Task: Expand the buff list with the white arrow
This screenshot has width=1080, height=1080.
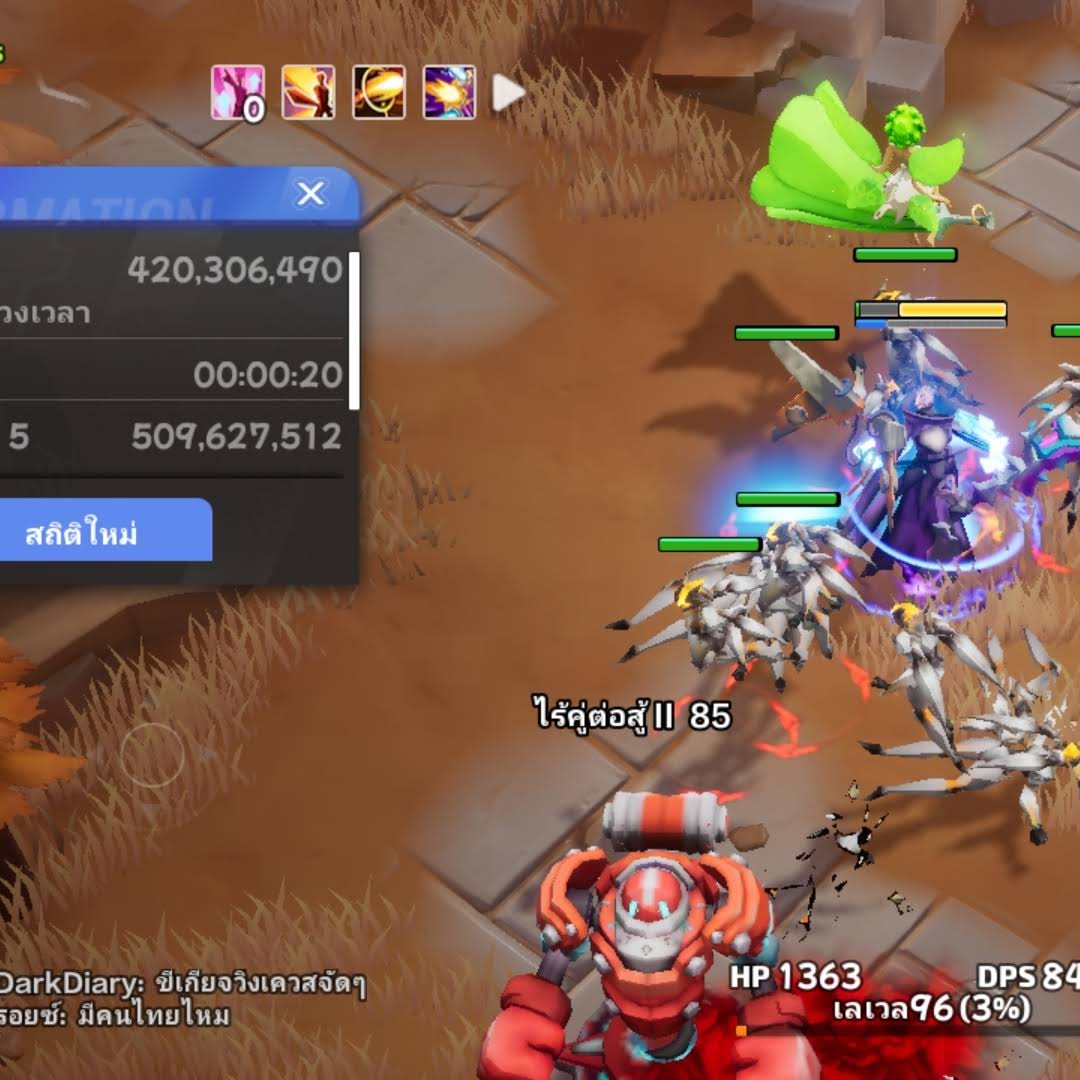Action: point(508,93)
